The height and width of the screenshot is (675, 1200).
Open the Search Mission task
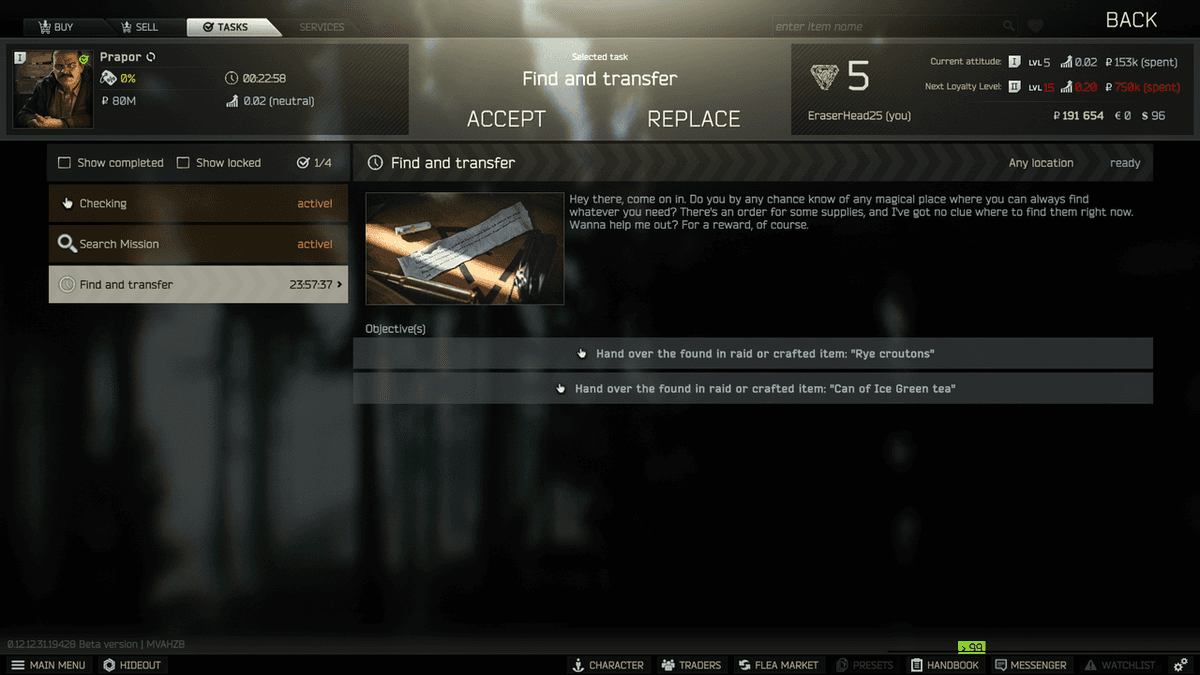point(198,244)
